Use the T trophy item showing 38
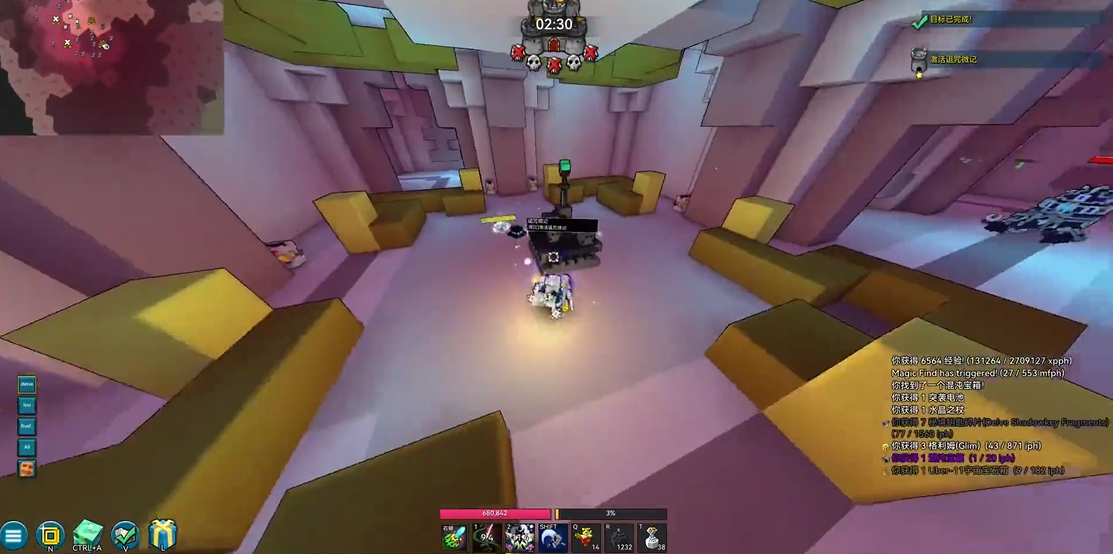The height and width of the screenshot is (554, 1113). (652, 537)
